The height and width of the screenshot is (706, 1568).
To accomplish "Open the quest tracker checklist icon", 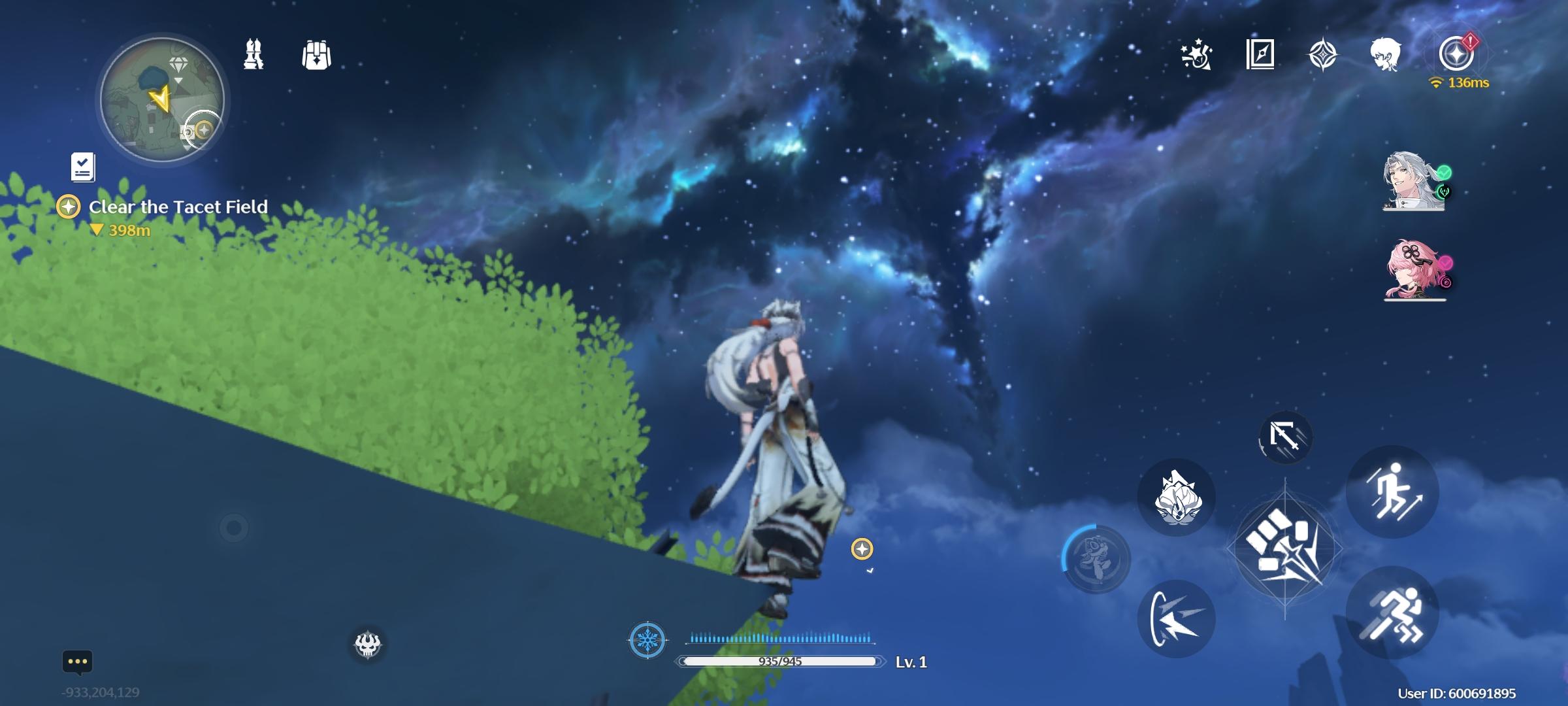I will click(x=80, y=168).
